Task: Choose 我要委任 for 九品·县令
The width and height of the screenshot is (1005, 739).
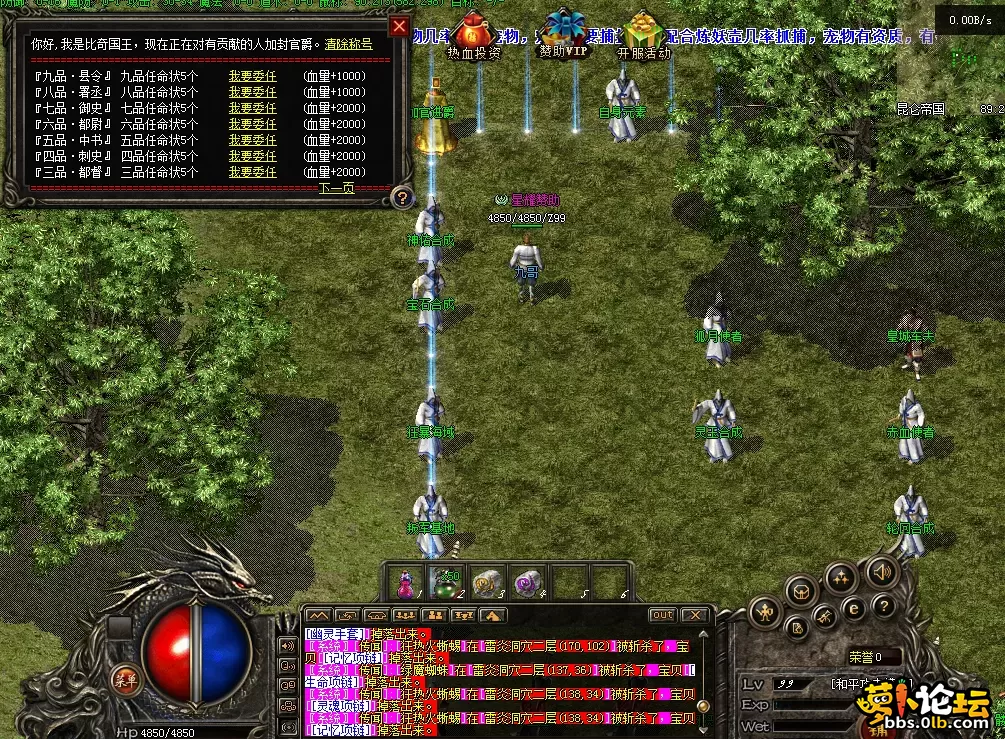Action: pyautogui.click(x=252, y=76)
